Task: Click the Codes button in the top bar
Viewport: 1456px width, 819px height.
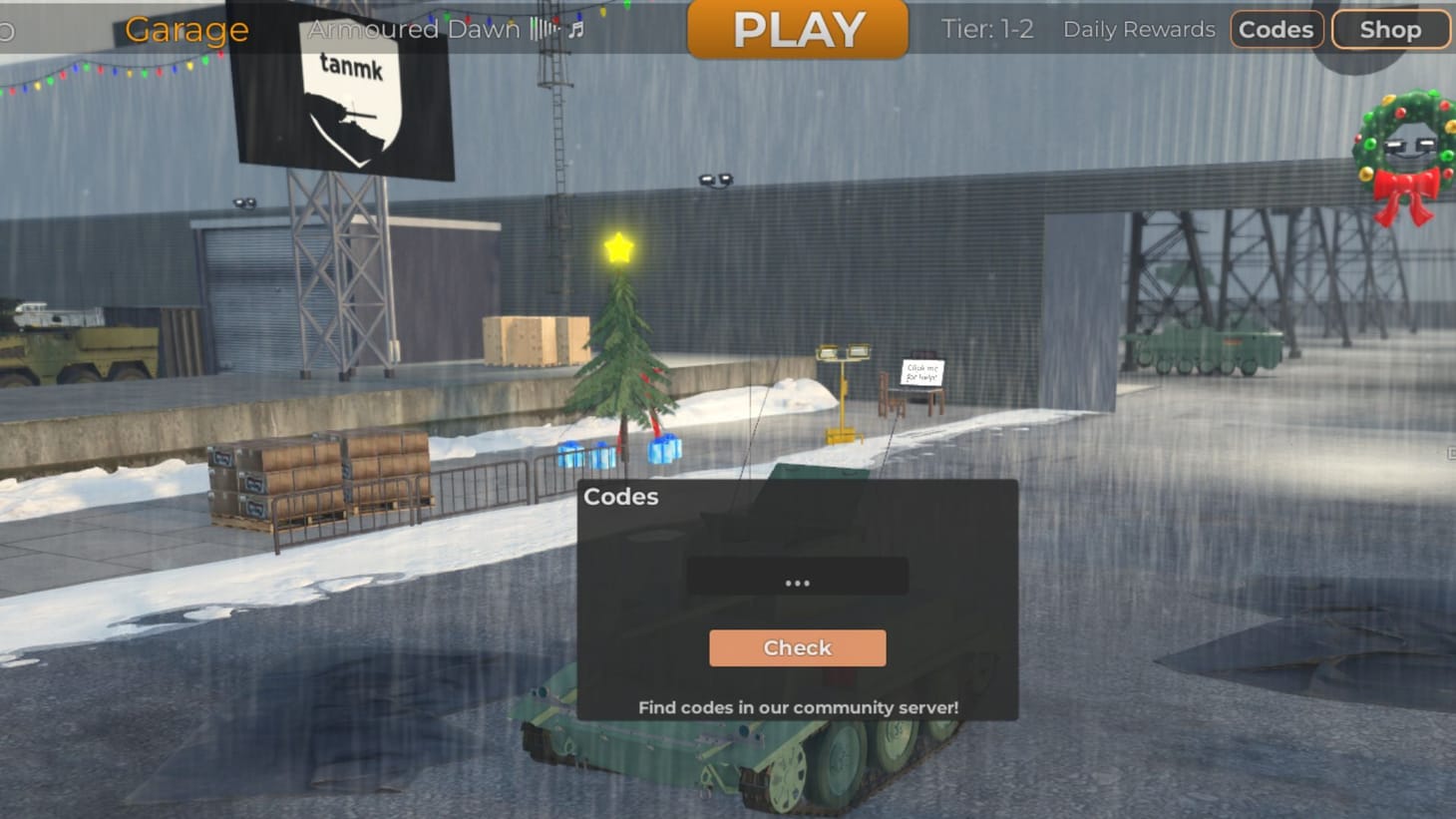Action: pos(1276,29)
